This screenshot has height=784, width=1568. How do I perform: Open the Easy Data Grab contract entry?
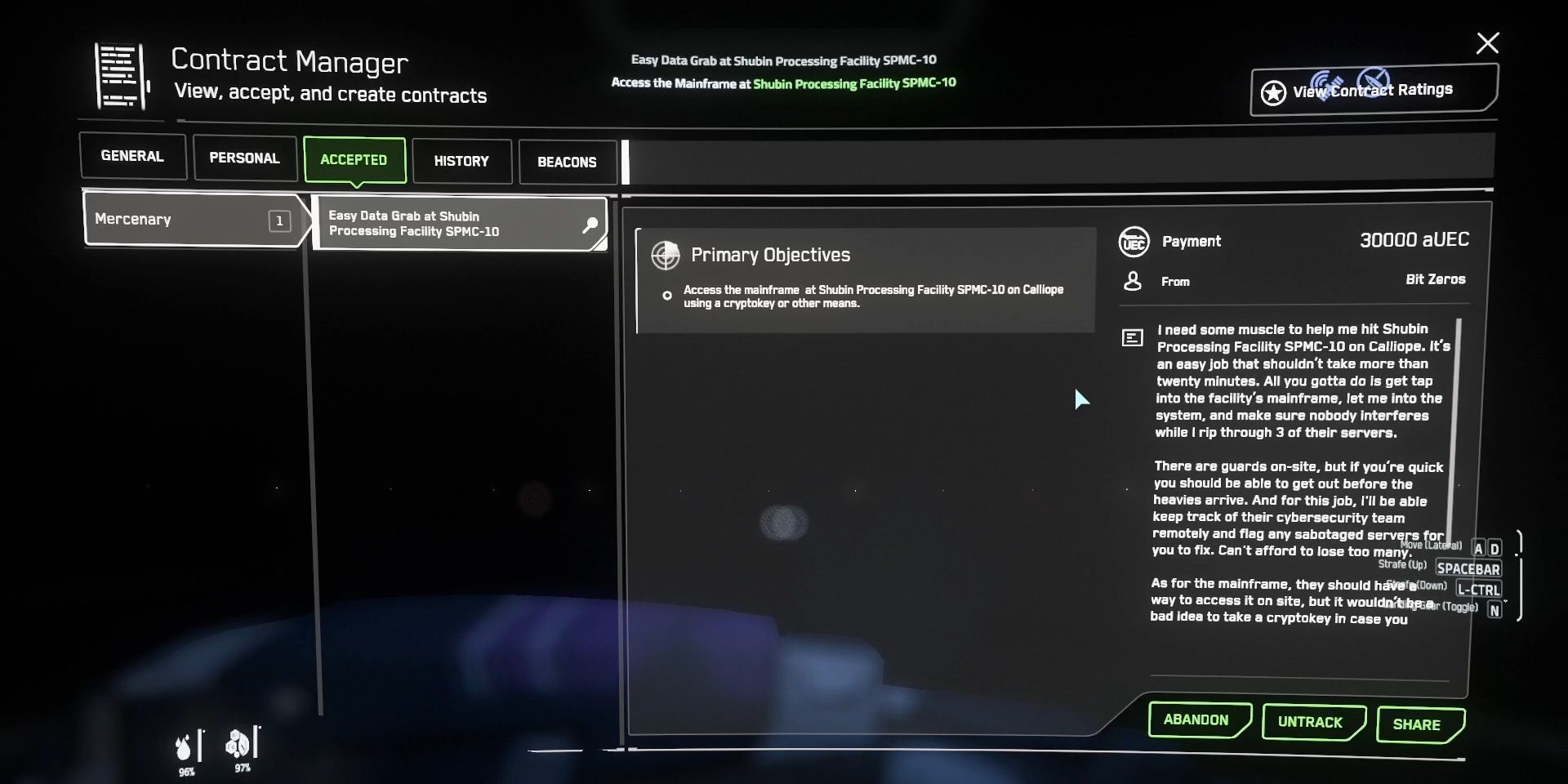click(x=441, y=224)
